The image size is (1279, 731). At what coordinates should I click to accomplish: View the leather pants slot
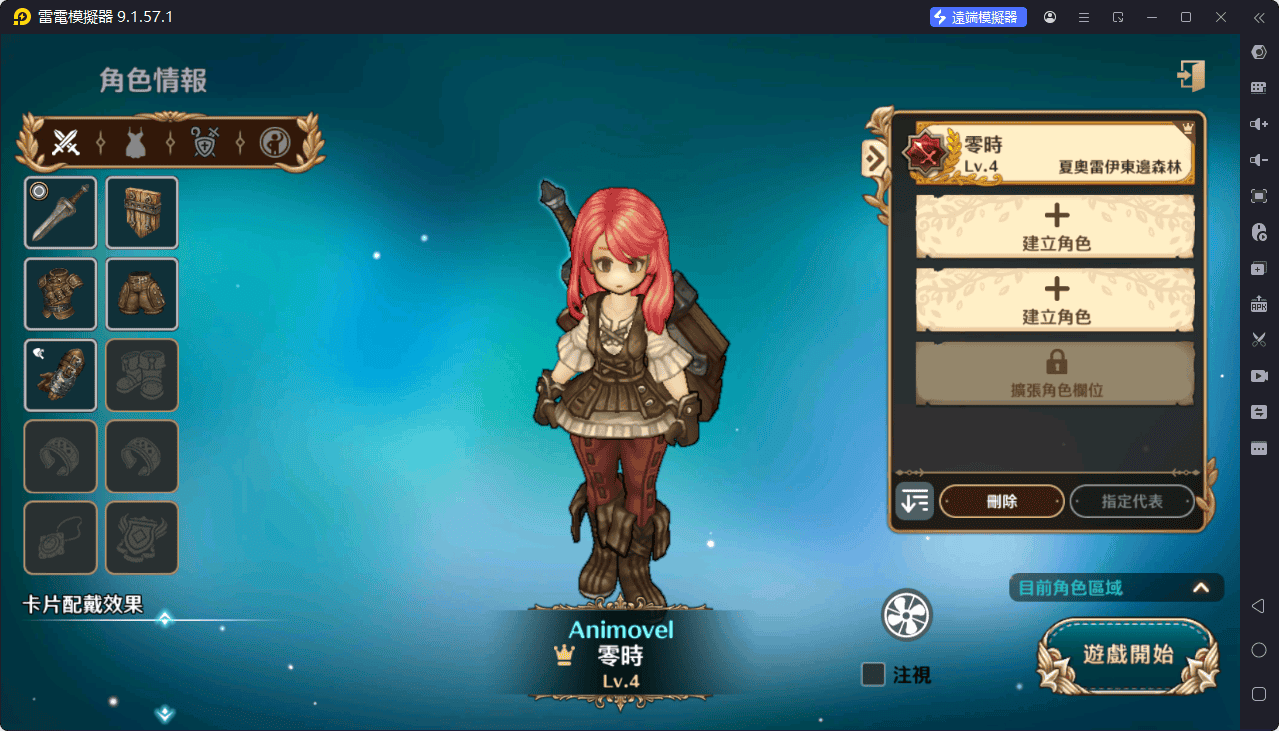[x=142, y=294]
